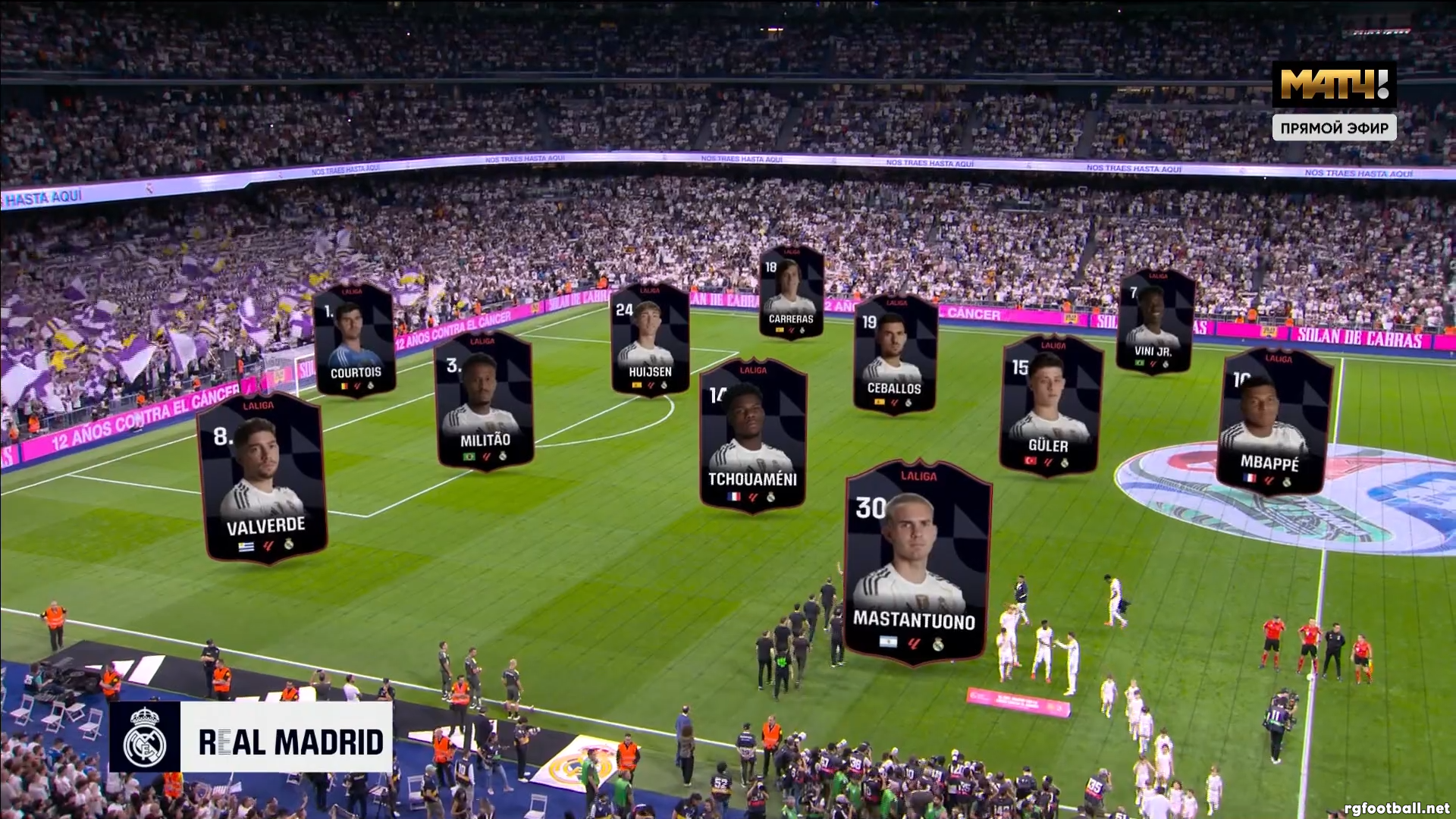The width and height of the screenshot is (1456, 819).
Task: Select the Güler number 15 card
Action: click(x=1051, y=406)
